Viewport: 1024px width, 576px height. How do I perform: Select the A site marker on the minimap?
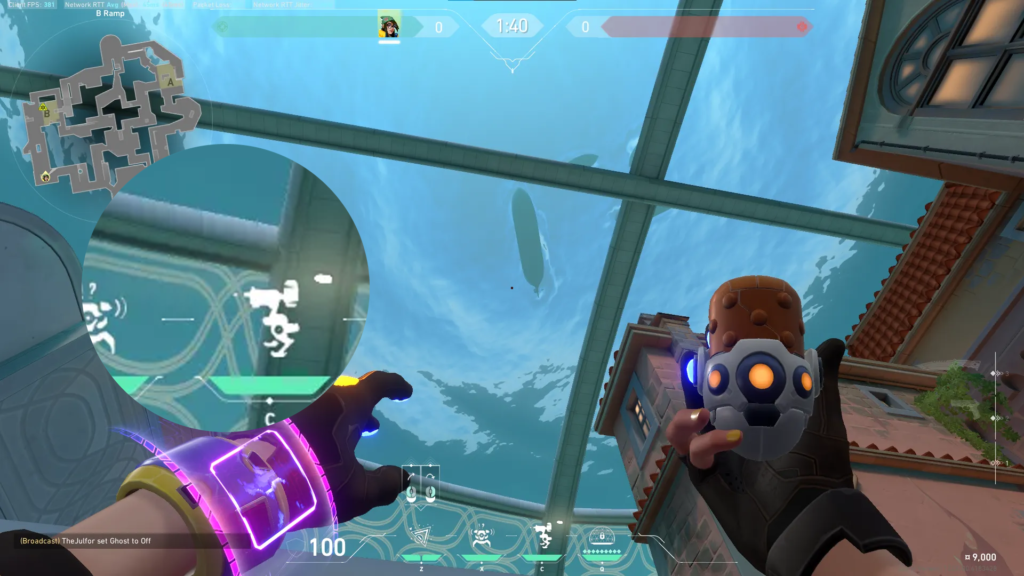(x=171, y=81)
